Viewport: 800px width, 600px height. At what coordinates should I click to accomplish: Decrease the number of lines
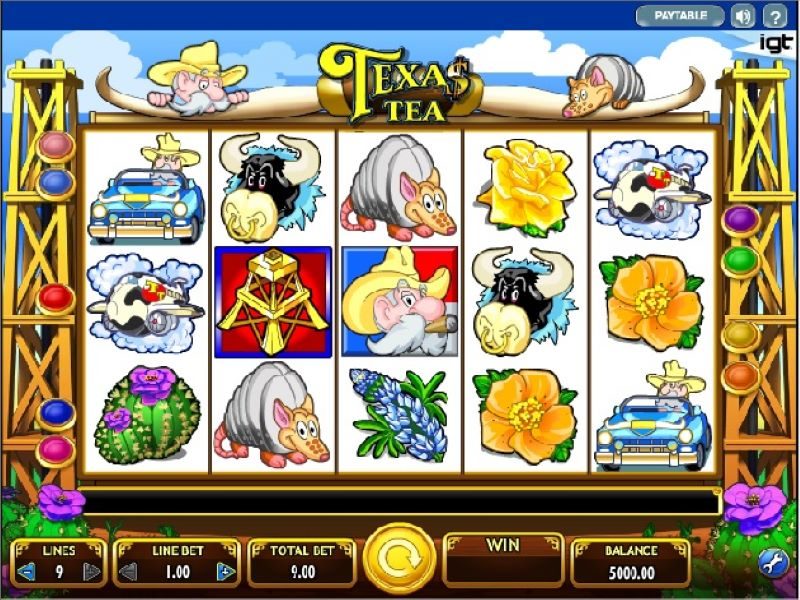[27, 572]
